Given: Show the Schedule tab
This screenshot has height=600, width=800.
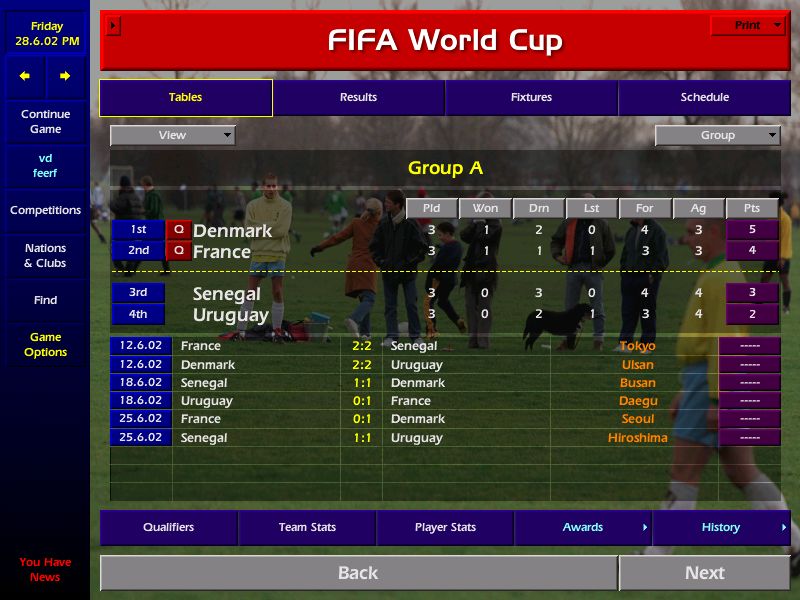Looking at the screenshot, I should click(x=704, y=97).
